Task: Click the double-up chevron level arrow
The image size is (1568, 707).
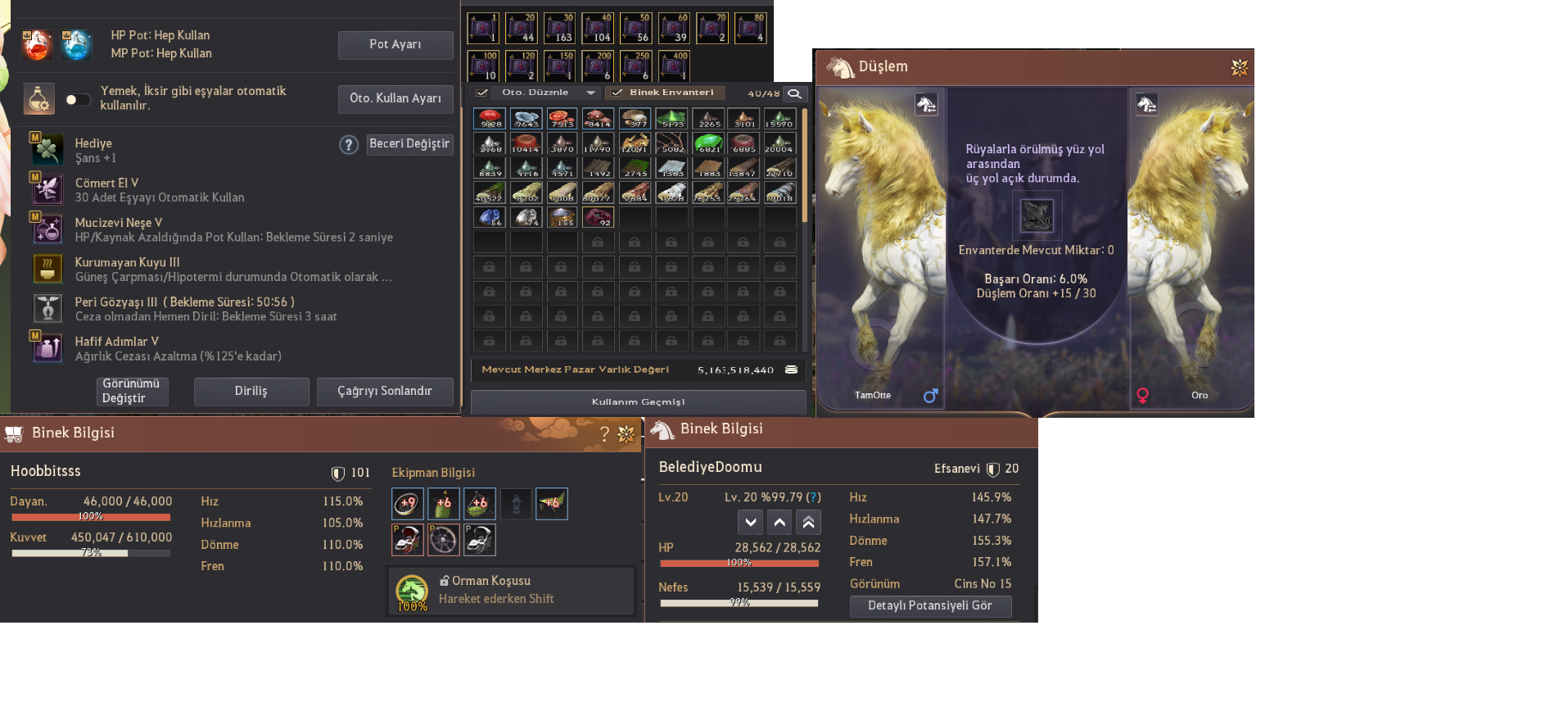Action: [808, 522]
